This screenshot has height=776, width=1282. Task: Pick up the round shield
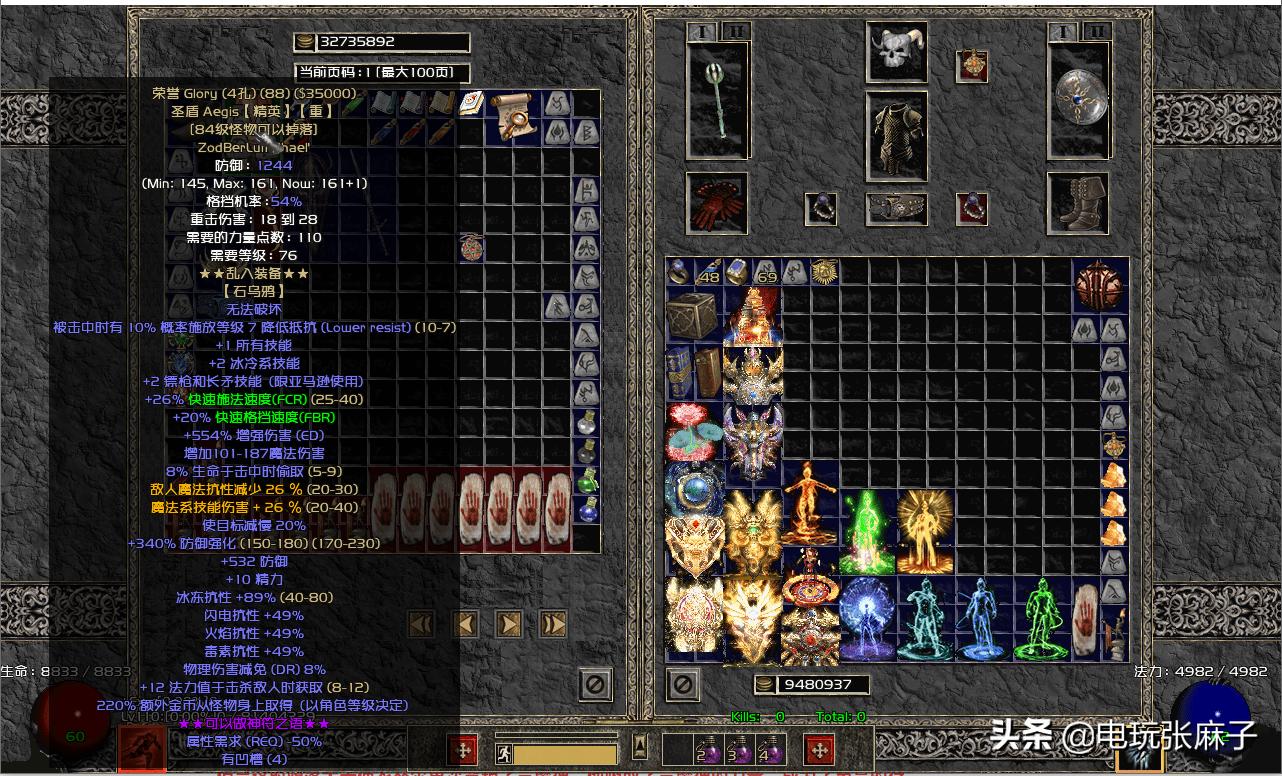[x=1078, y=100]
